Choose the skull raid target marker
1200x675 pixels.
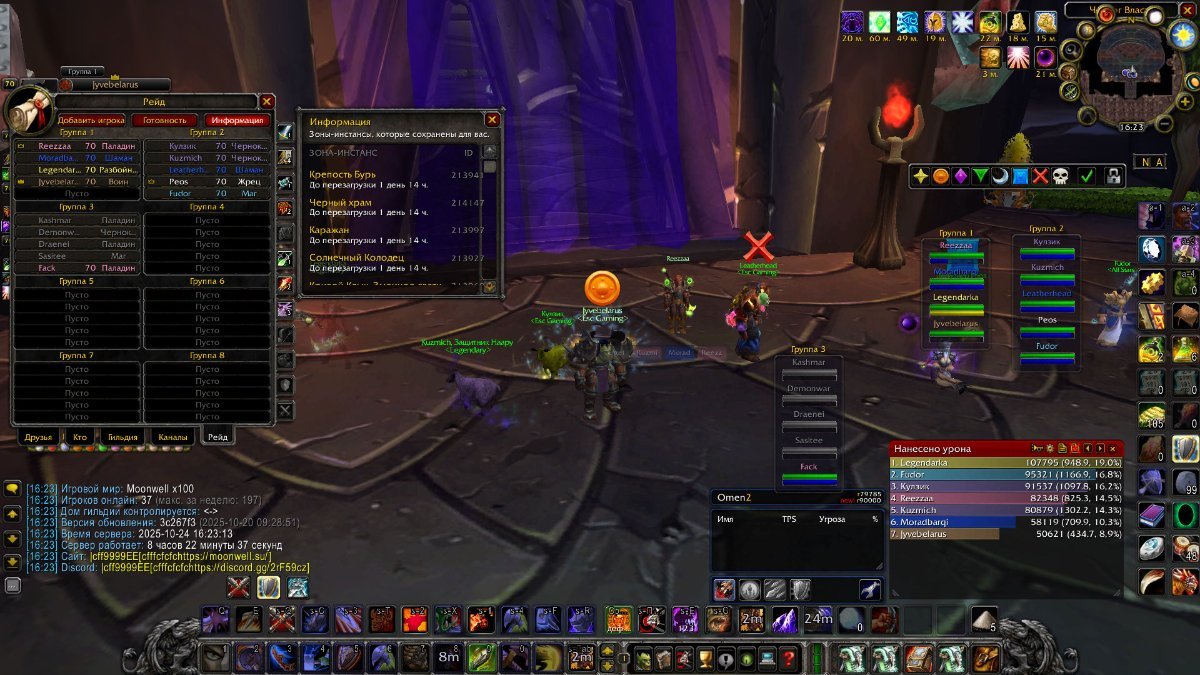[1061, 176]
